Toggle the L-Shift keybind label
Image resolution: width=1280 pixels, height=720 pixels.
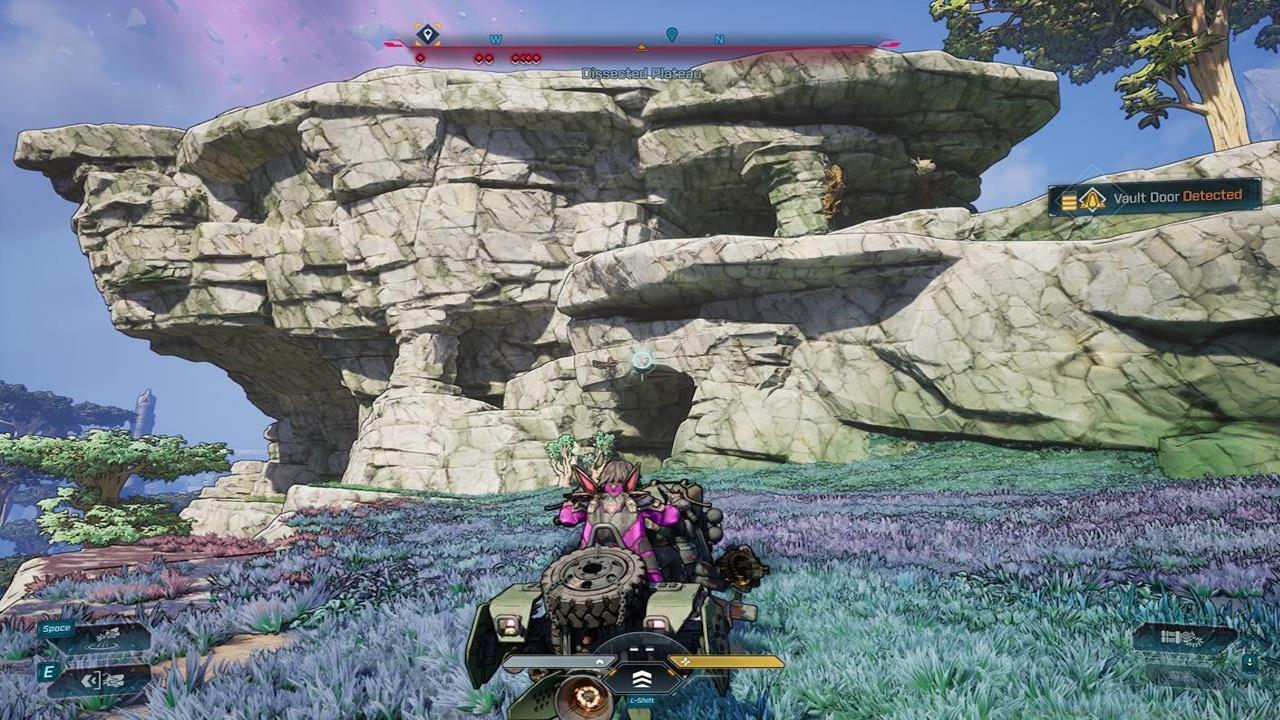pos(642,700)
